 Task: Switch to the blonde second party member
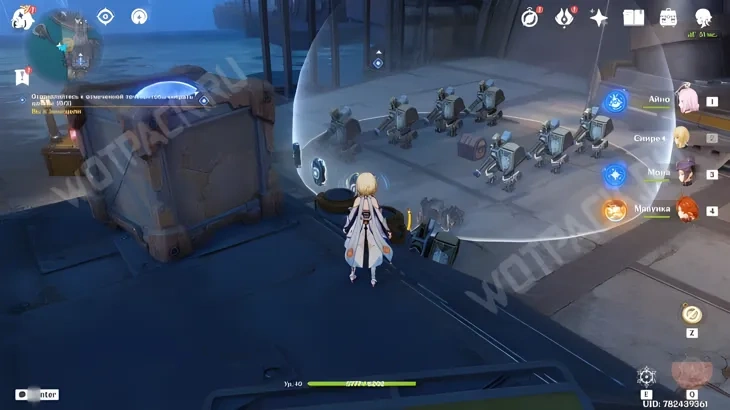tap(683, 137)
